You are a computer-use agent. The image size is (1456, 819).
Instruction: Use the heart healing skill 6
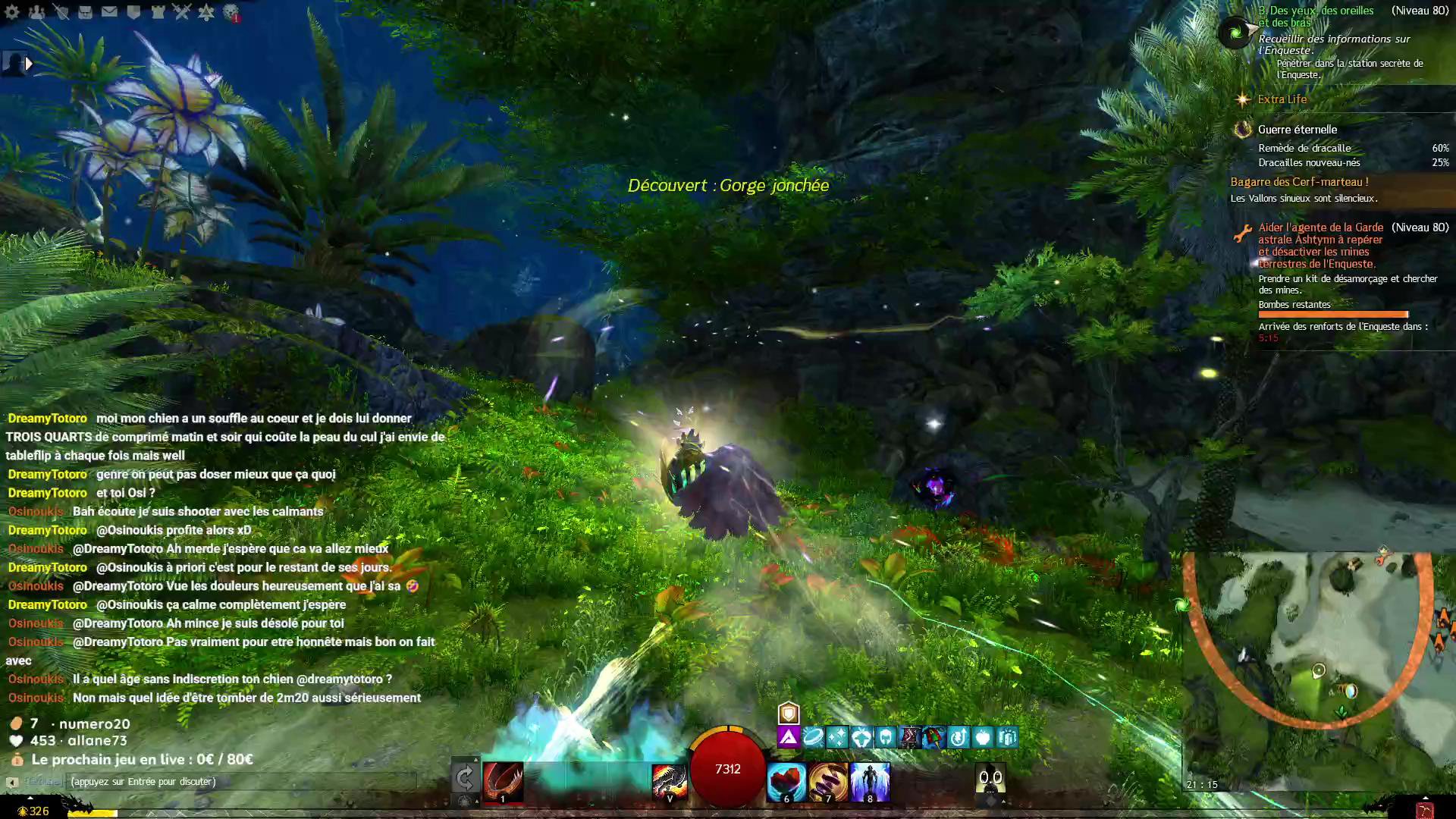coord(786,781)
